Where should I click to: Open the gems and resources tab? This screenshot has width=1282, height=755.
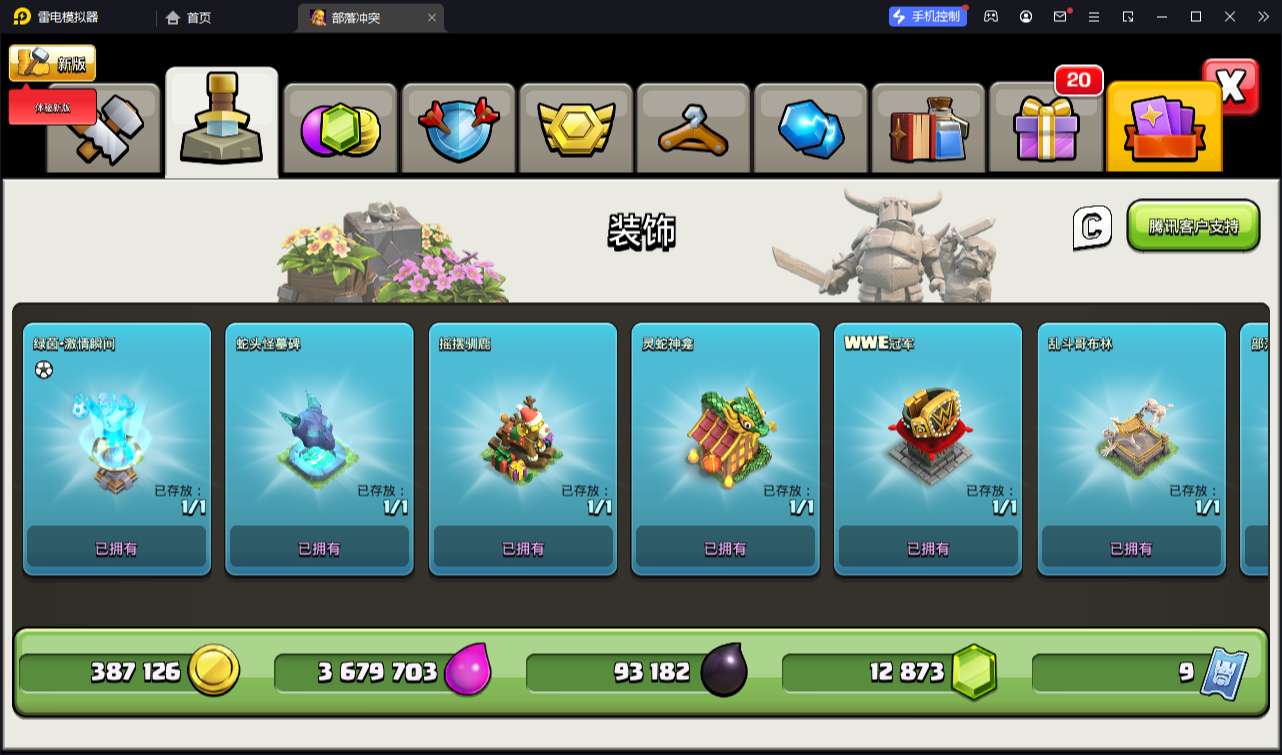340,130
